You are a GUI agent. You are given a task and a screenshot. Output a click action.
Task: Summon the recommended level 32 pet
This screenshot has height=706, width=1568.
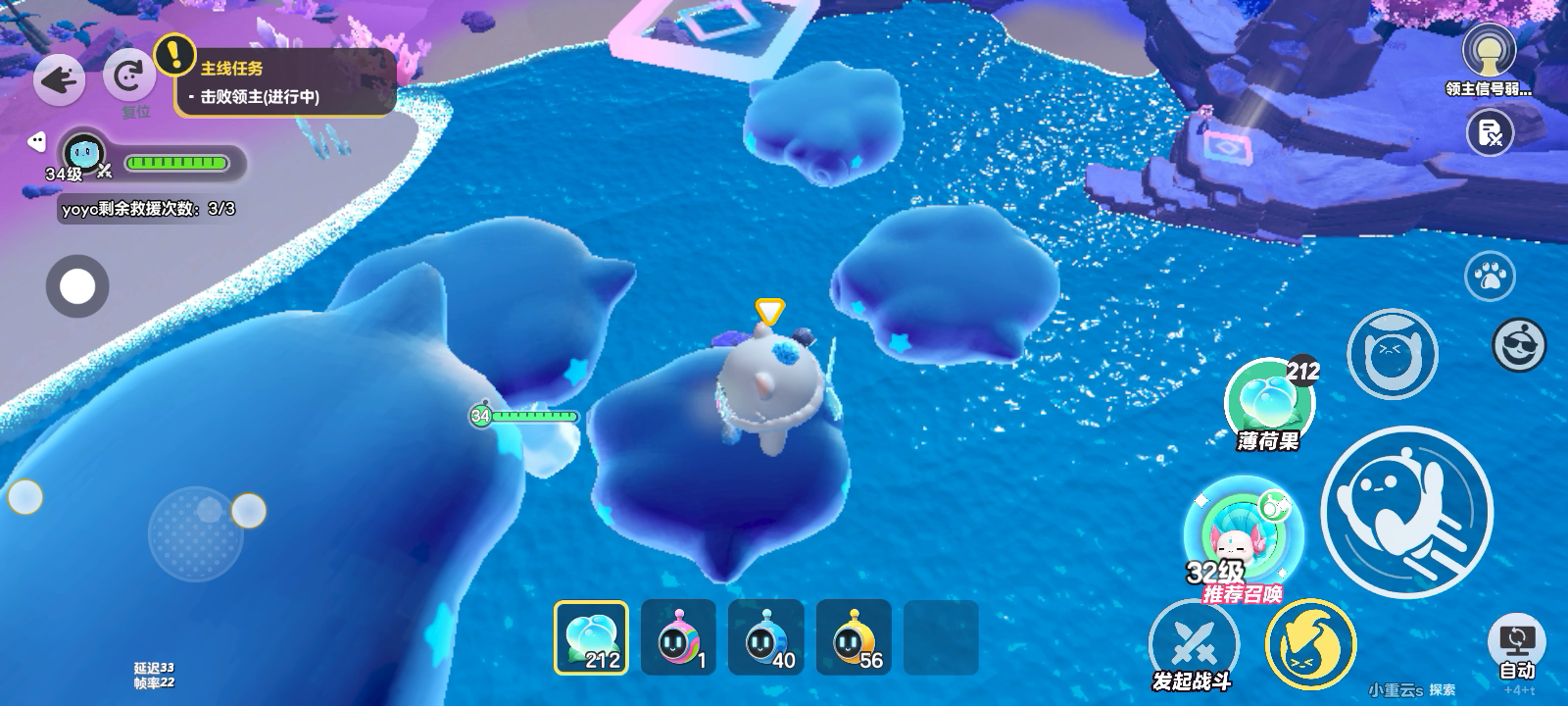pyautogui.click(x=1243, y=534)
